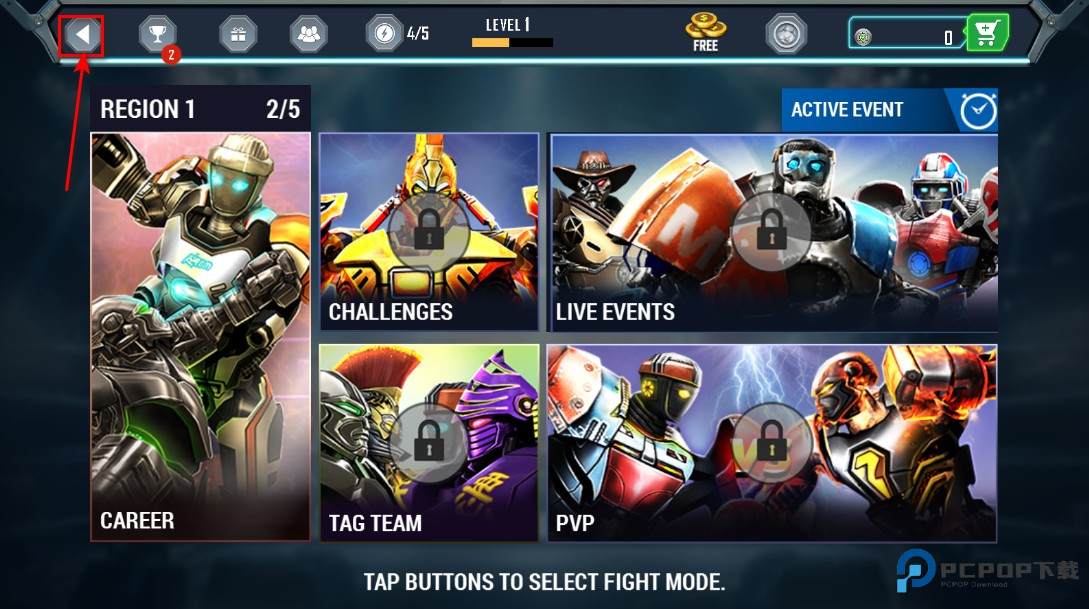
Task: Open the friends group icon
Action: 309,35
